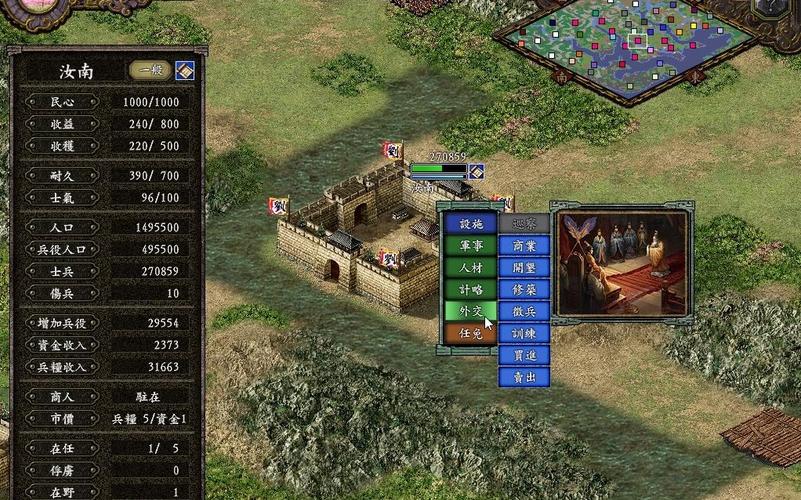Choose the 訓練 (Train) sub-command
801x500 pixels.
(524, 333)
